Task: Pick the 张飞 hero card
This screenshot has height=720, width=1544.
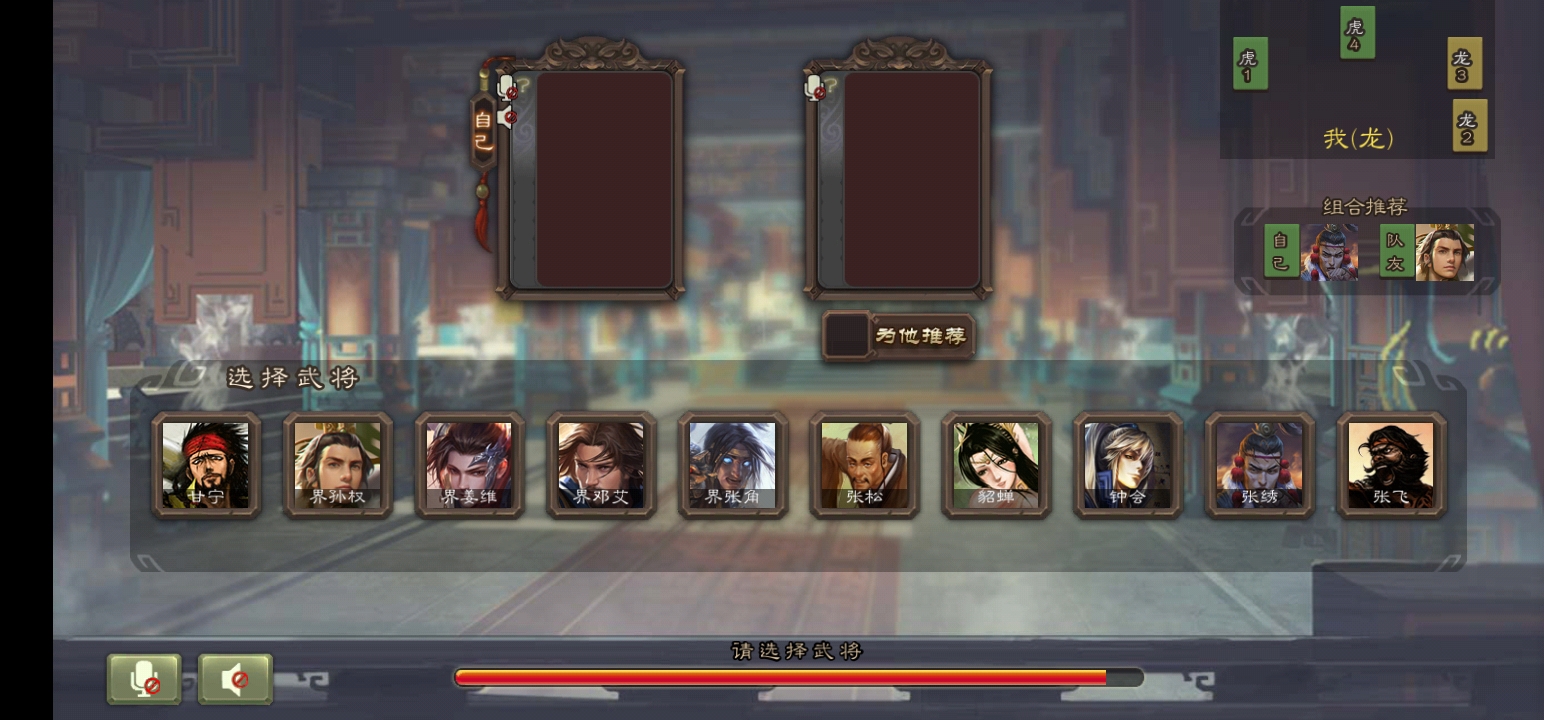Action: 1391,464
